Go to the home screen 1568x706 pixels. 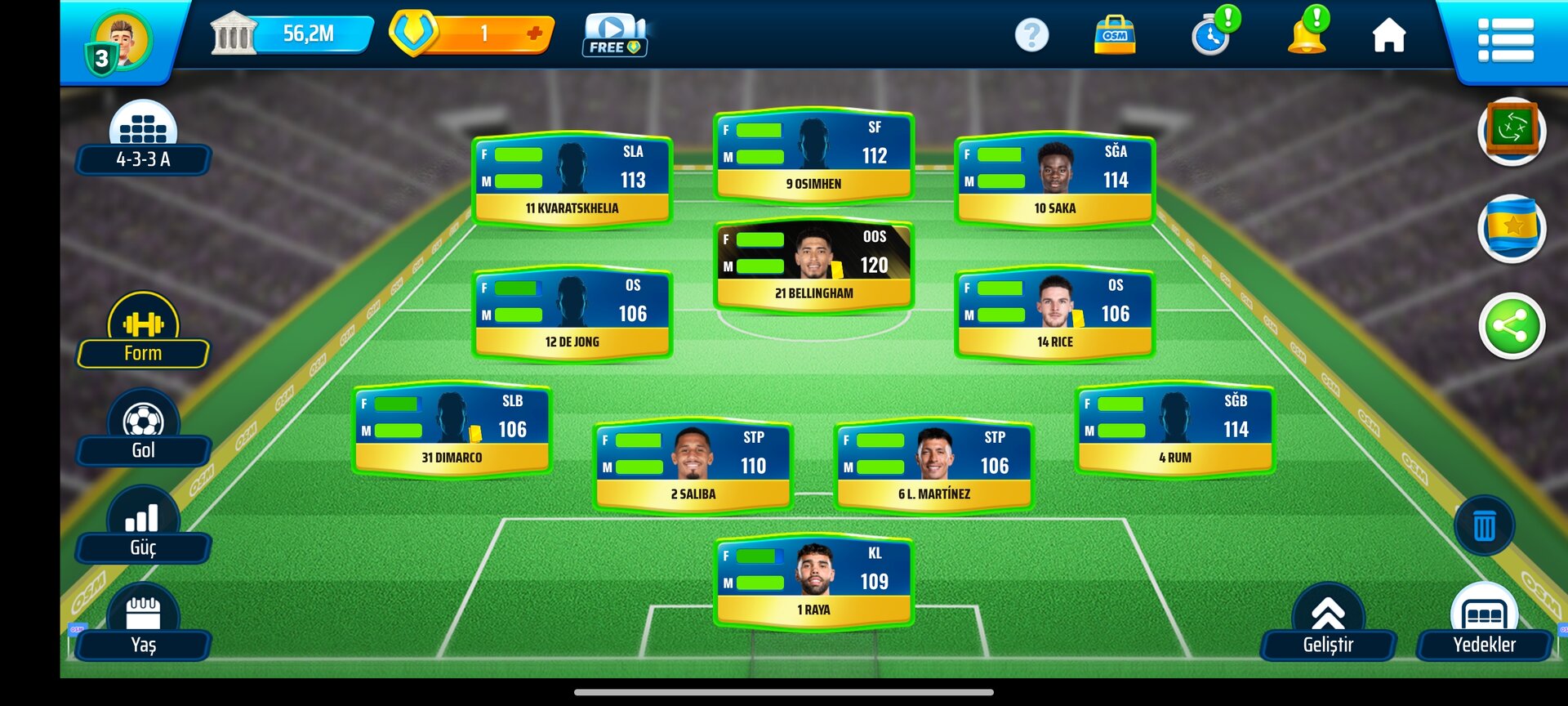pos(1388,36)
